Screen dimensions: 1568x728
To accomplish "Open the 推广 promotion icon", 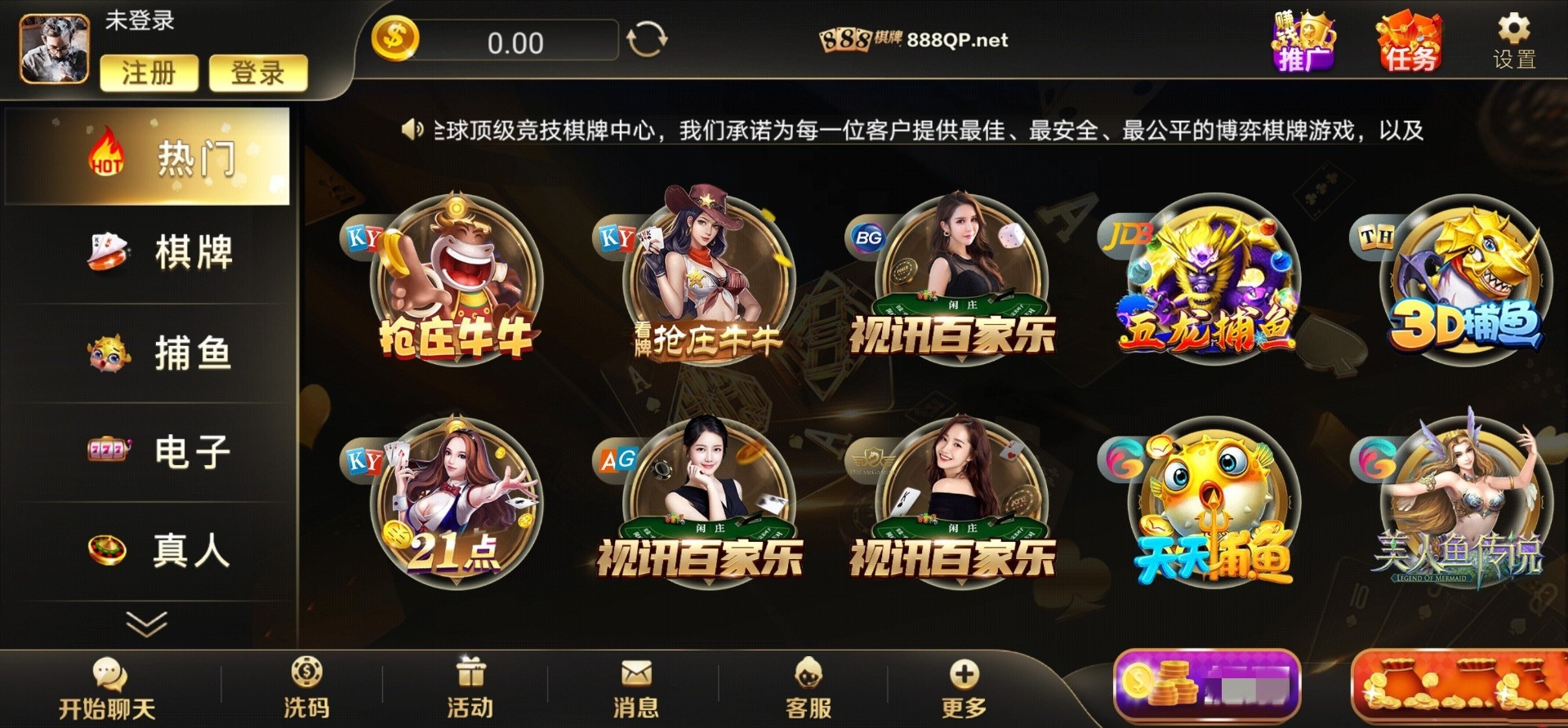I will coord(1304,42).
